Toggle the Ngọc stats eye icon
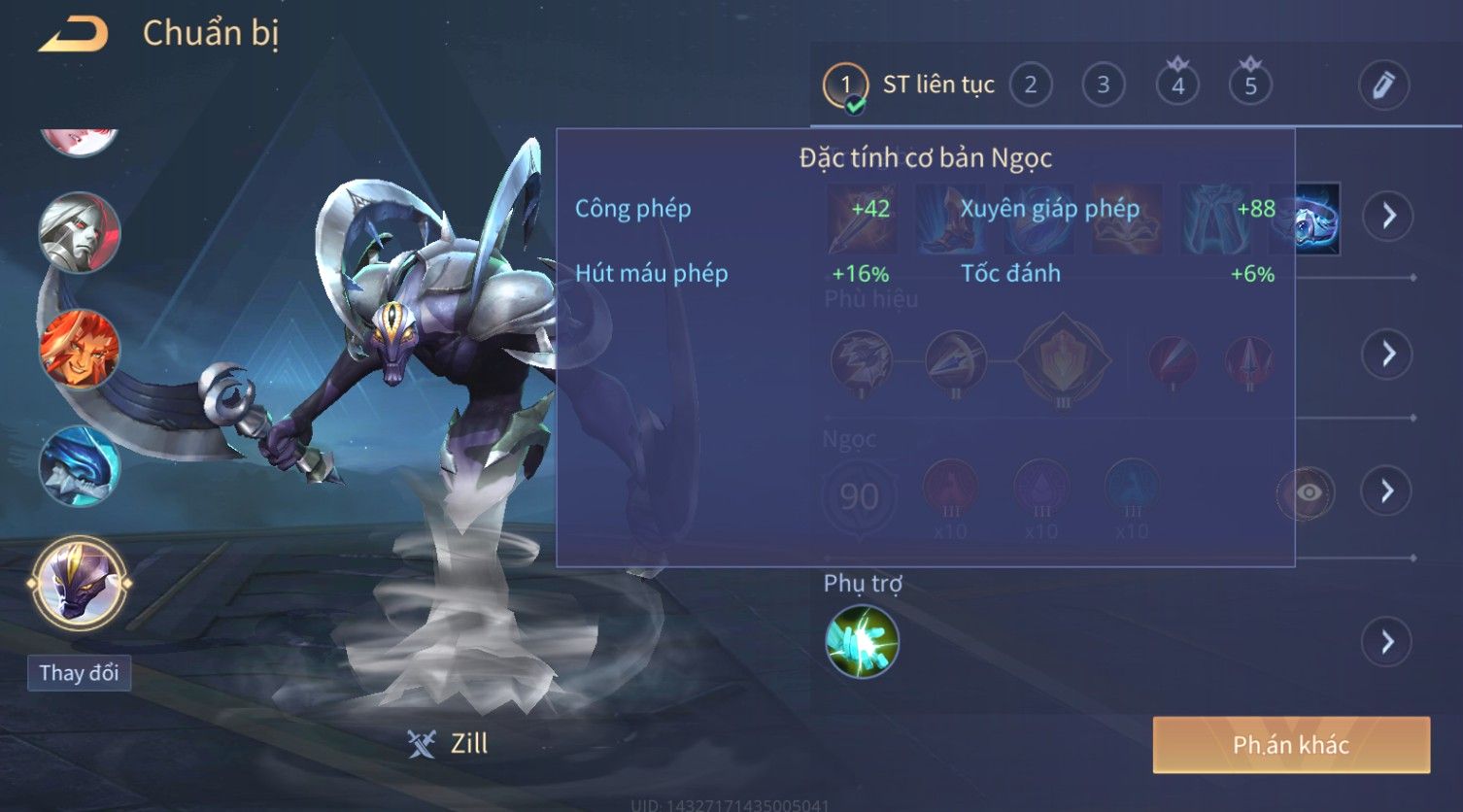The width and height of the screenshot is (1463, 812). 1307,492
